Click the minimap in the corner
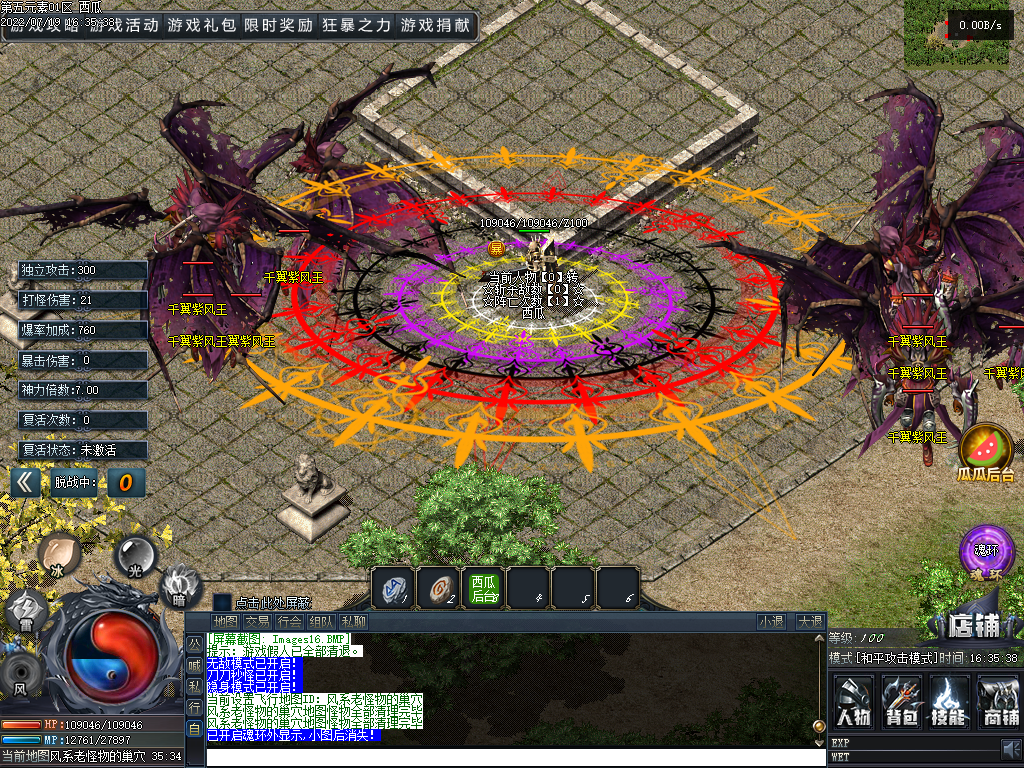Screen dimensions: 1024x768 963,32
